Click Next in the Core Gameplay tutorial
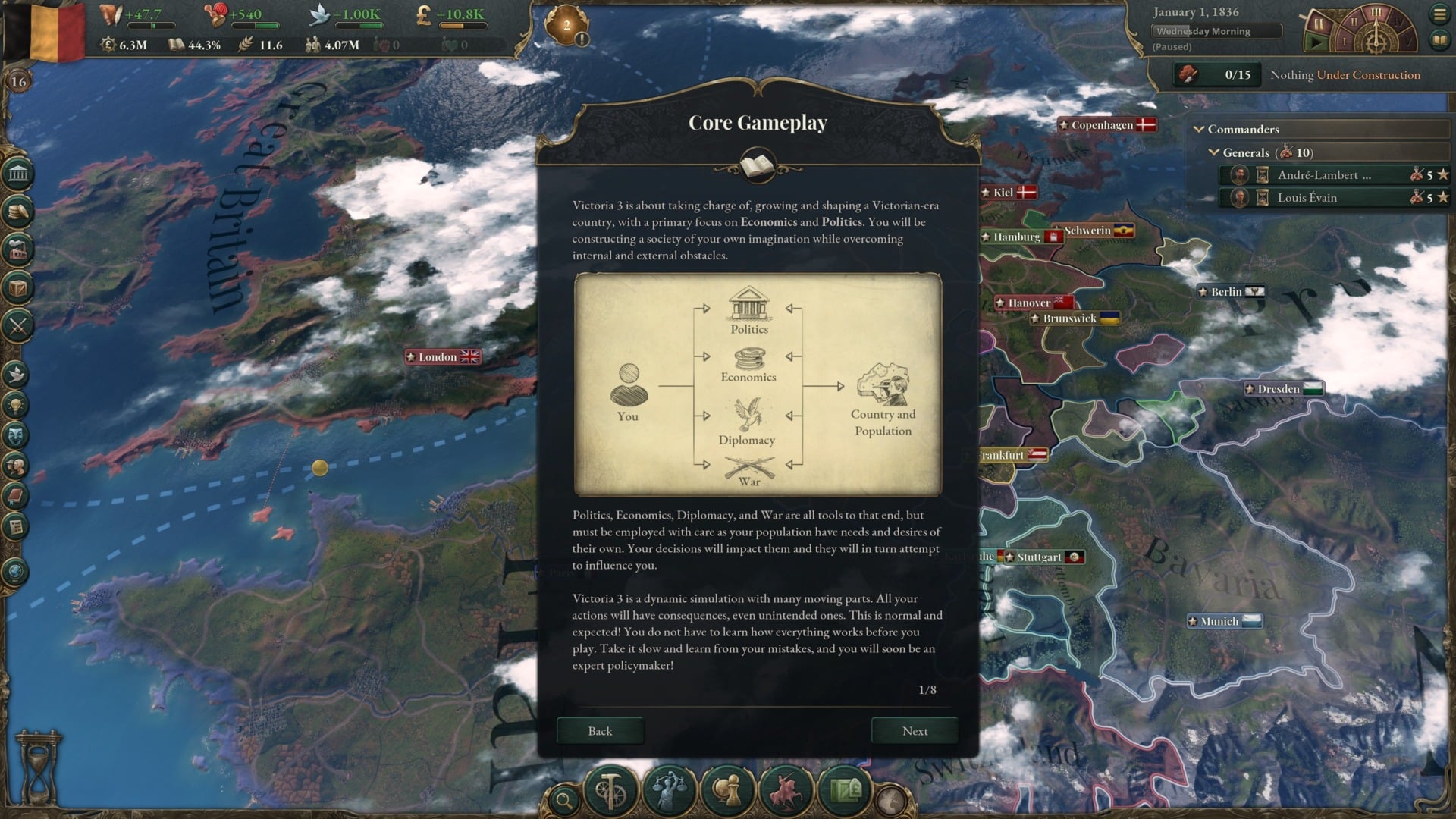Image resolution: width=1456 pixels, height=819 pixels. click(x=915, y=731)
